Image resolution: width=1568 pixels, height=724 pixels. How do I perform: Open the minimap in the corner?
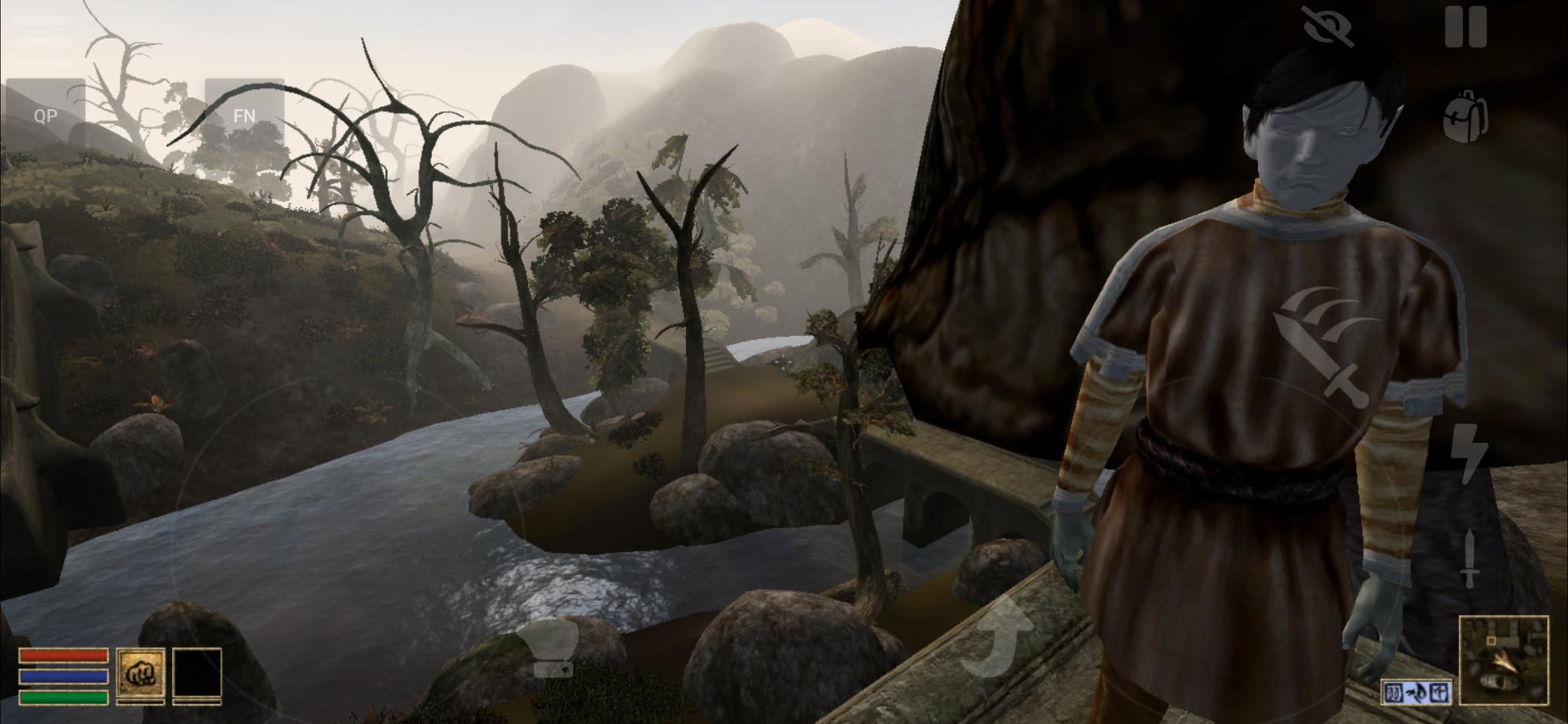[1504, 659]
